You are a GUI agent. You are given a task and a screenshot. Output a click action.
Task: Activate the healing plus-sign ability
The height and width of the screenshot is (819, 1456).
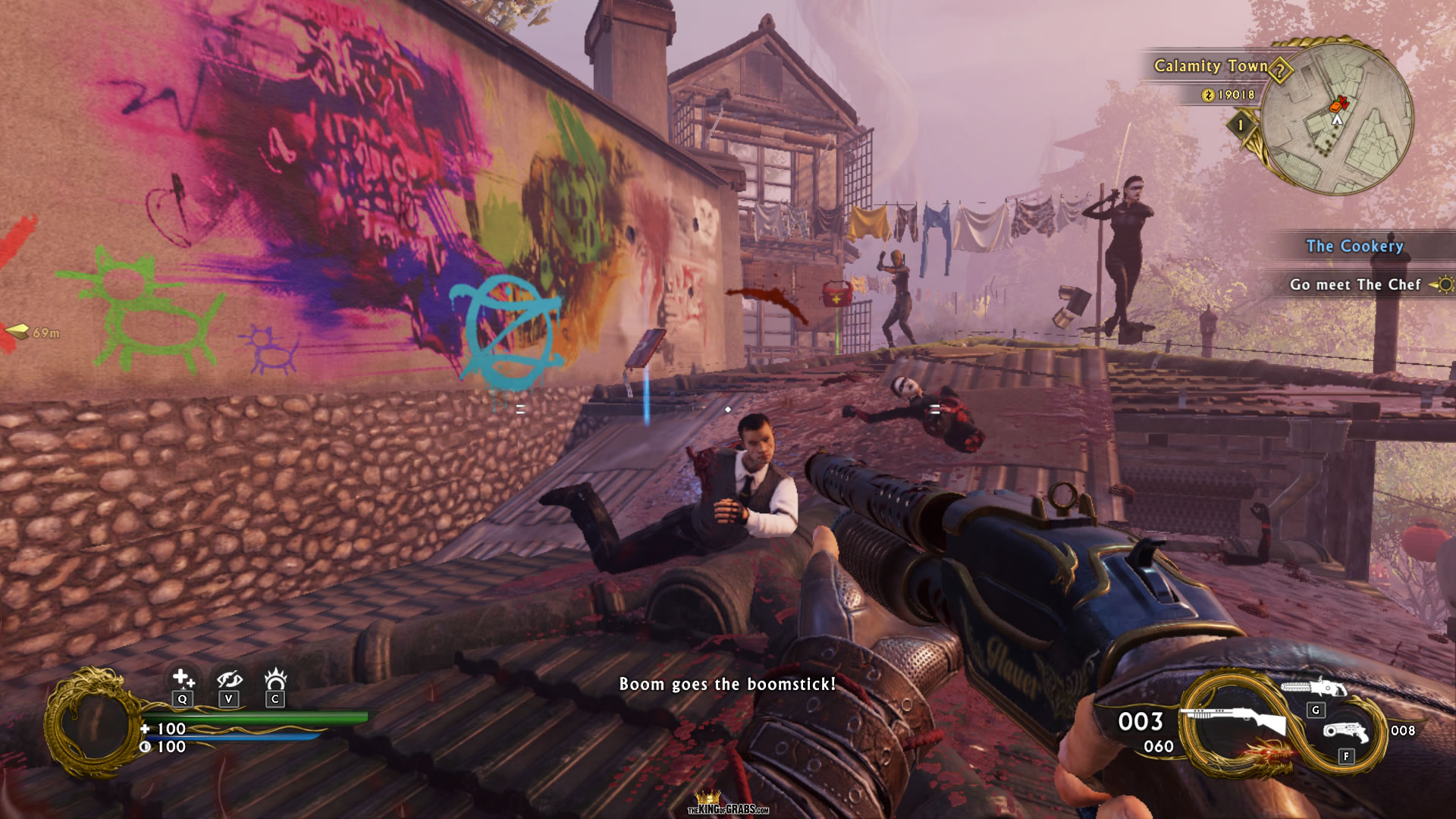point(182,678)
